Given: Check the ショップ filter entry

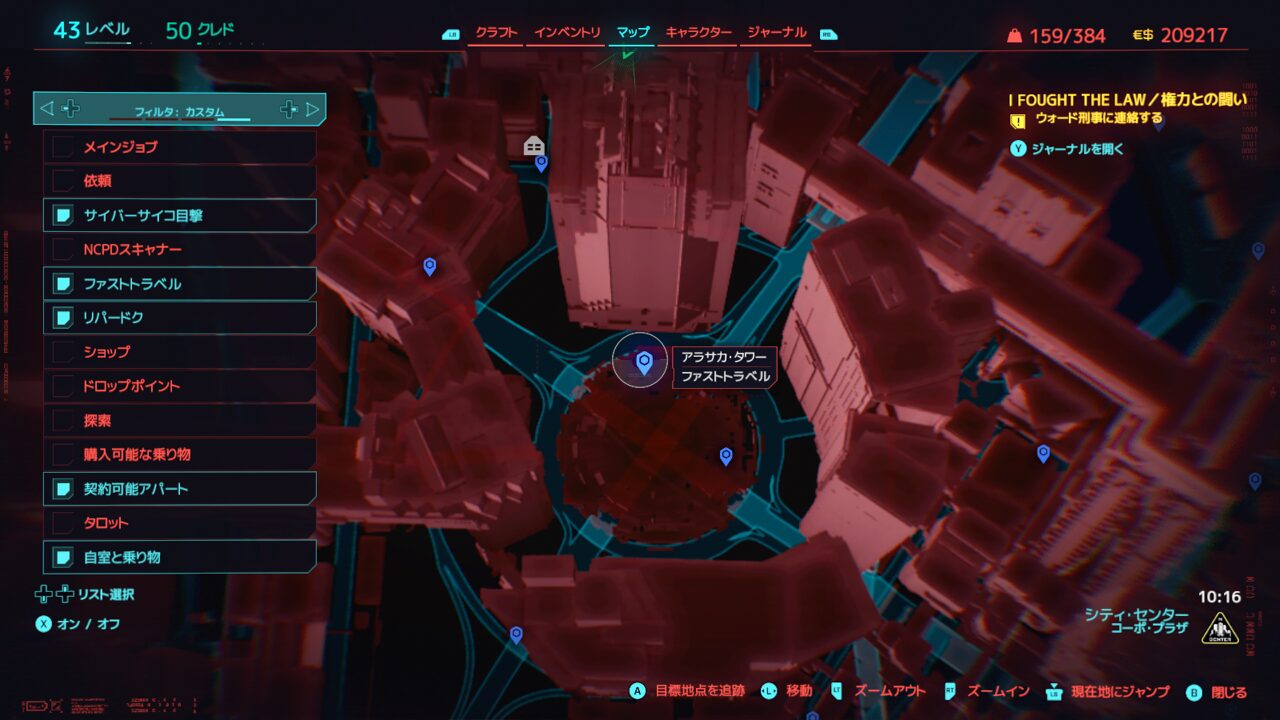Looking at the screenshot, I should (180, 352).
